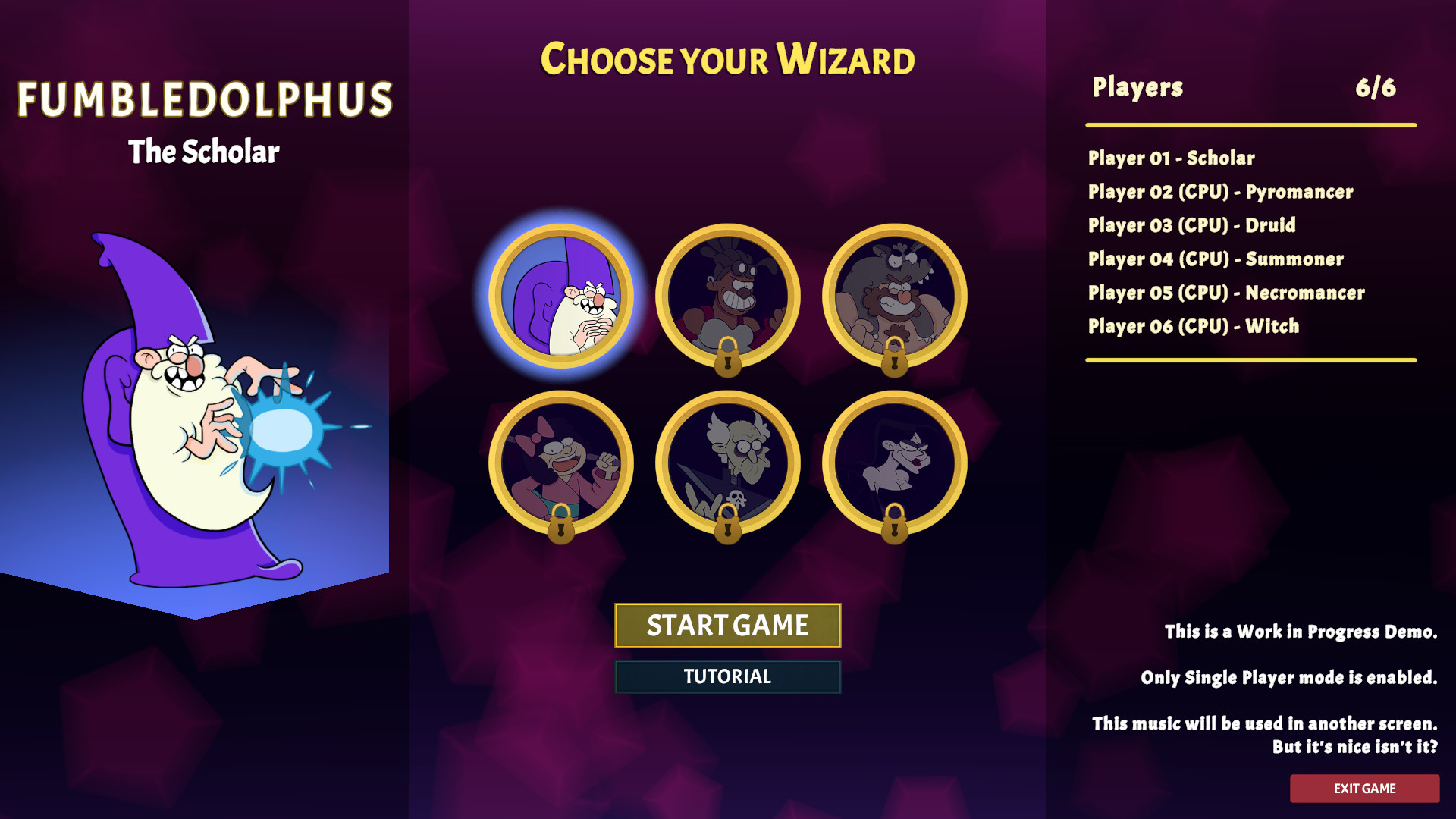Image resolution: width=1456 pixels, height=819 pixels.
Task: Click the padlock on the bottom-right locked portrait
Action: click(x=894, y=529)
